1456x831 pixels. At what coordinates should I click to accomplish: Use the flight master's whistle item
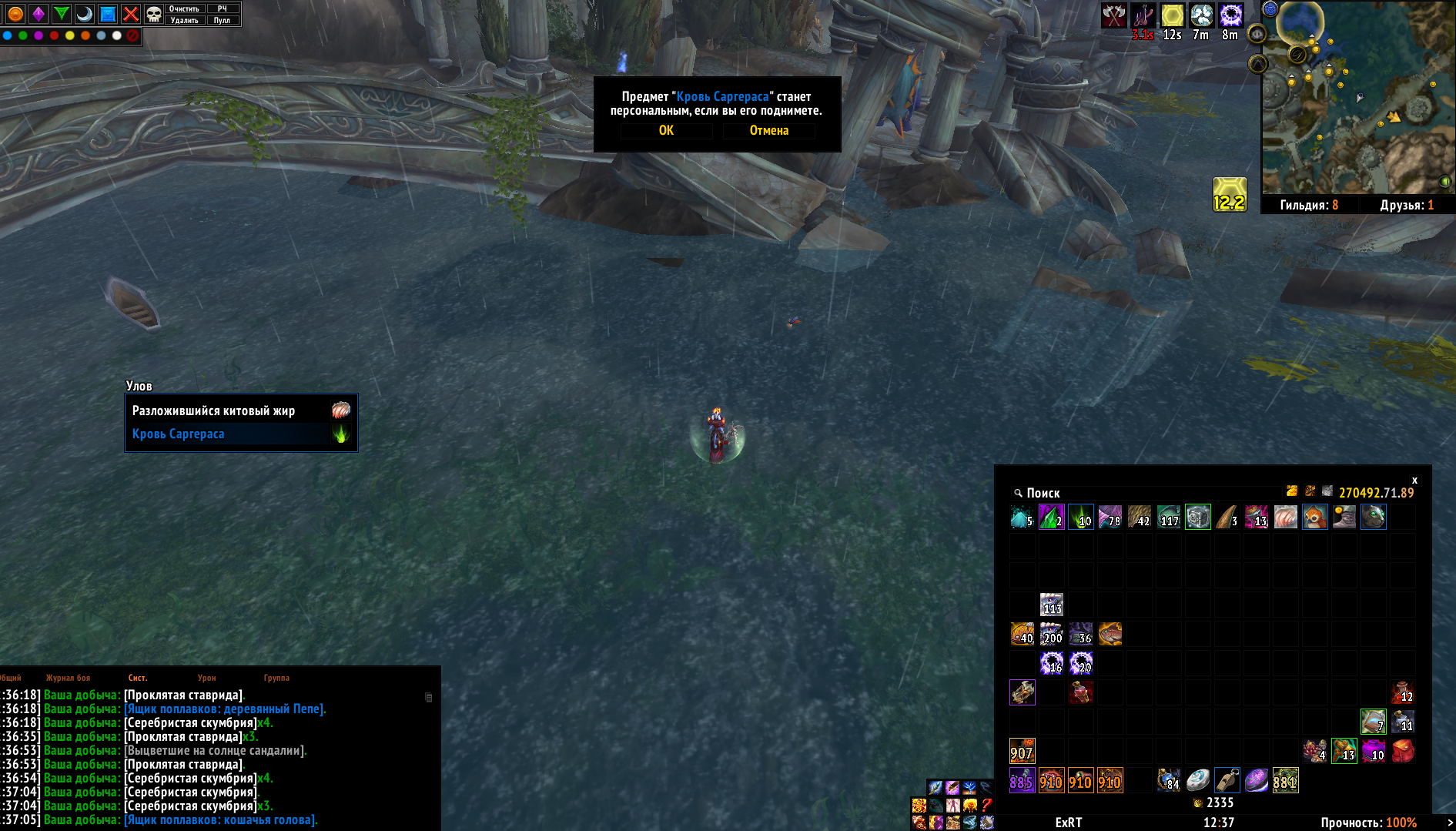tap(1227, 780)
